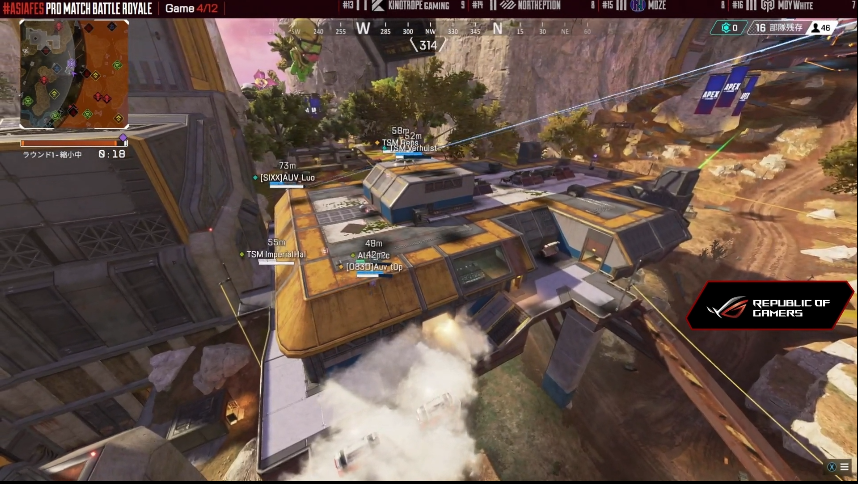Click the round Xbox-style icon beside the menu
The image size is (858, 484).
831,466
